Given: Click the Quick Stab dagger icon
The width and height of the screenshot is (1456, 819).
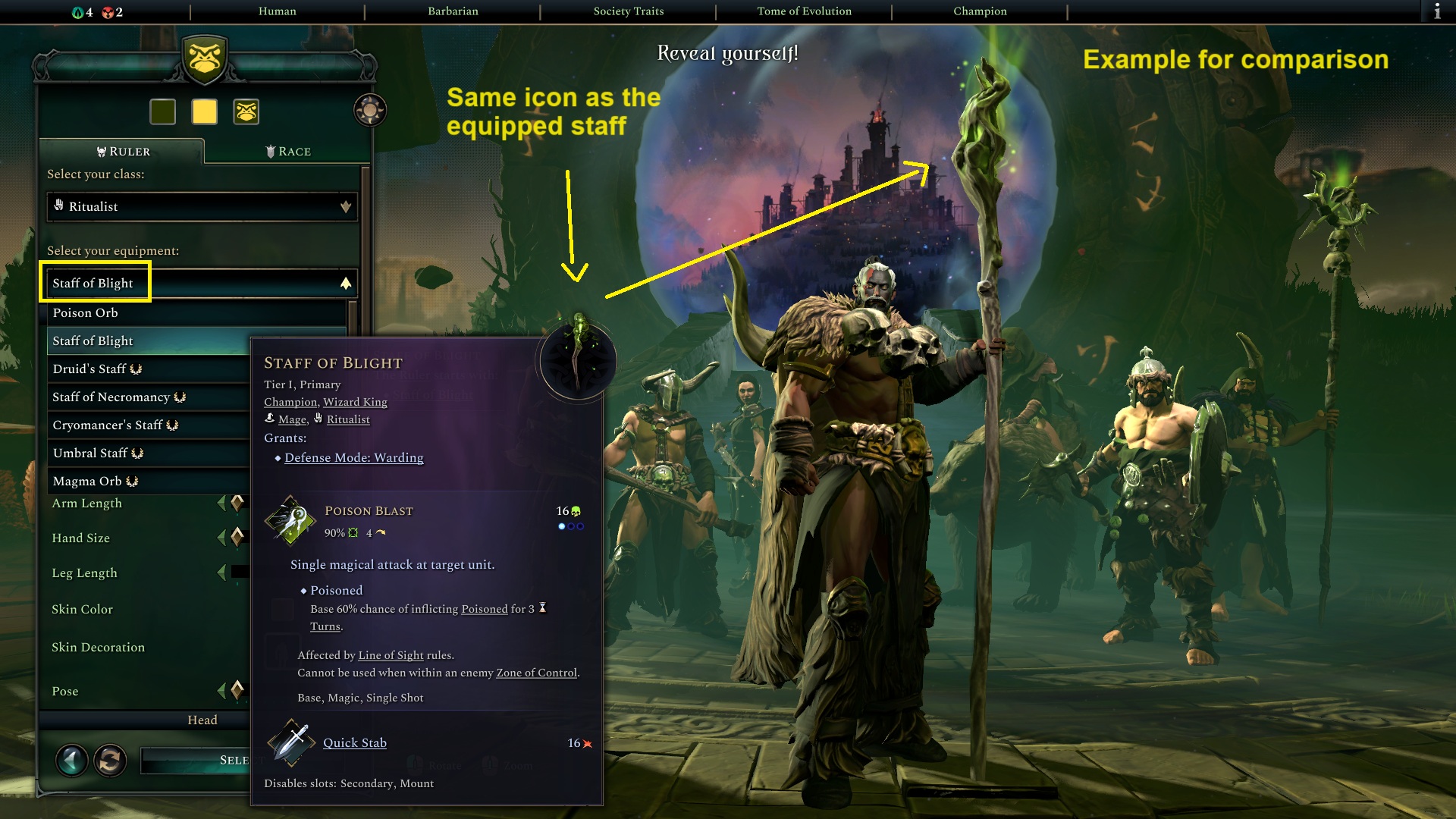Looking at the screenshot, I should [x=293, y=743].
